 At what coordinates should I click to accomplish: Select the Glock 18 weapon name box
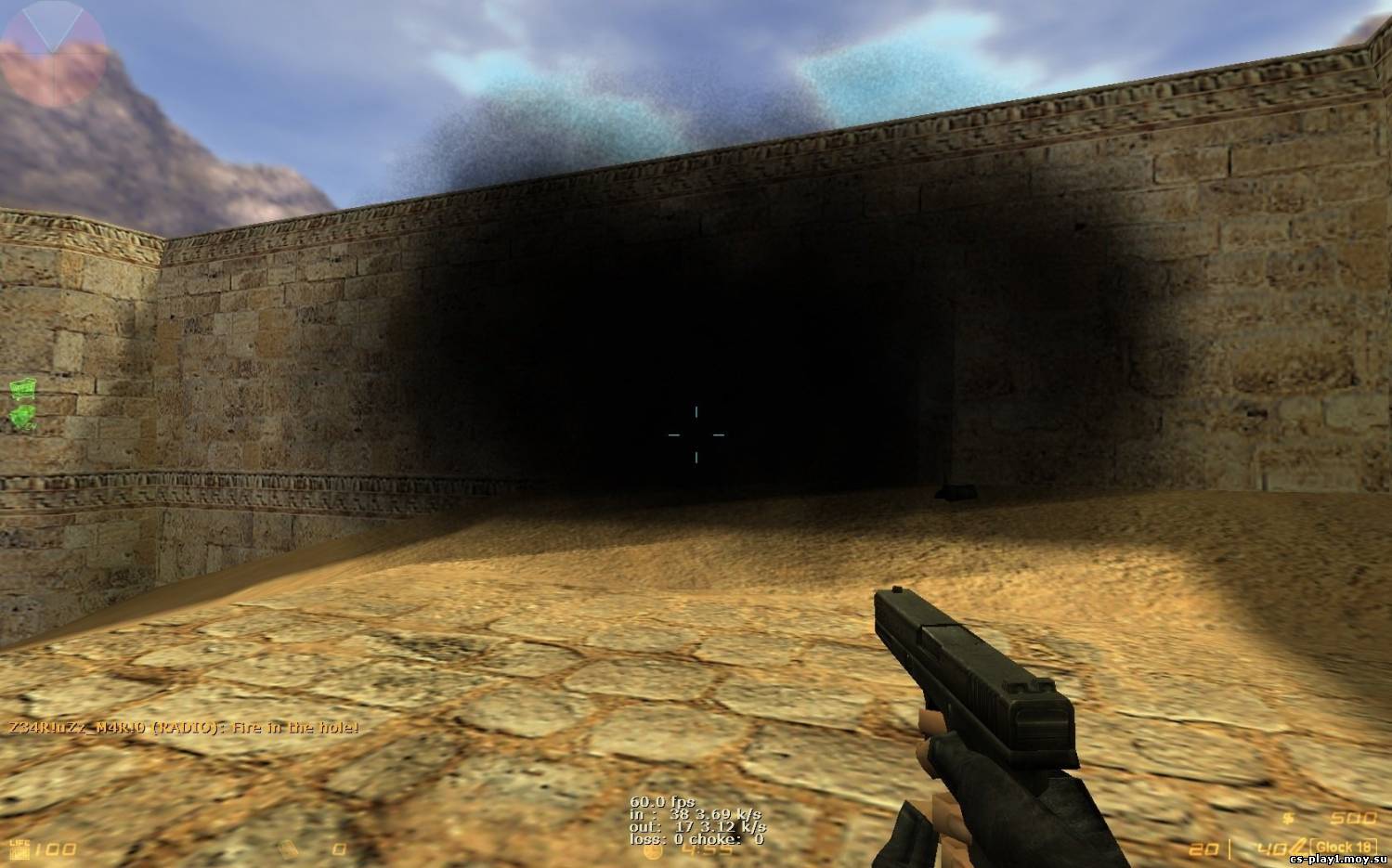1344,847
